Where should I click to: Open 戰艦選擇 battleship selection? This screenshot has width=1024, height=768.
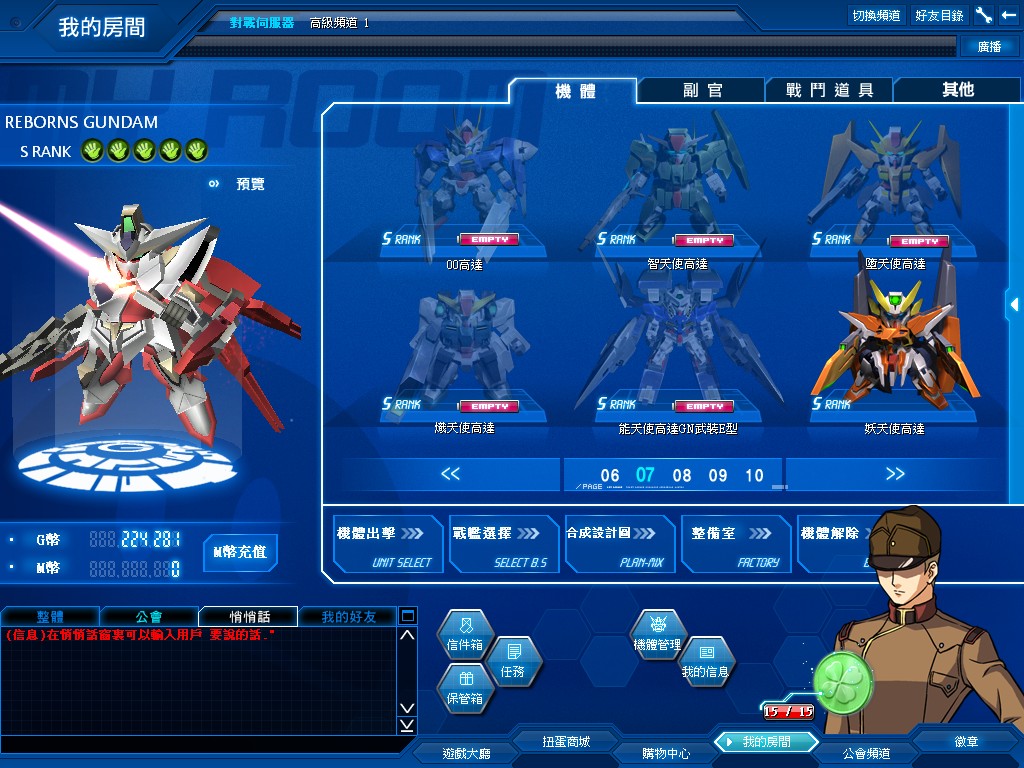tap(504, 545)
